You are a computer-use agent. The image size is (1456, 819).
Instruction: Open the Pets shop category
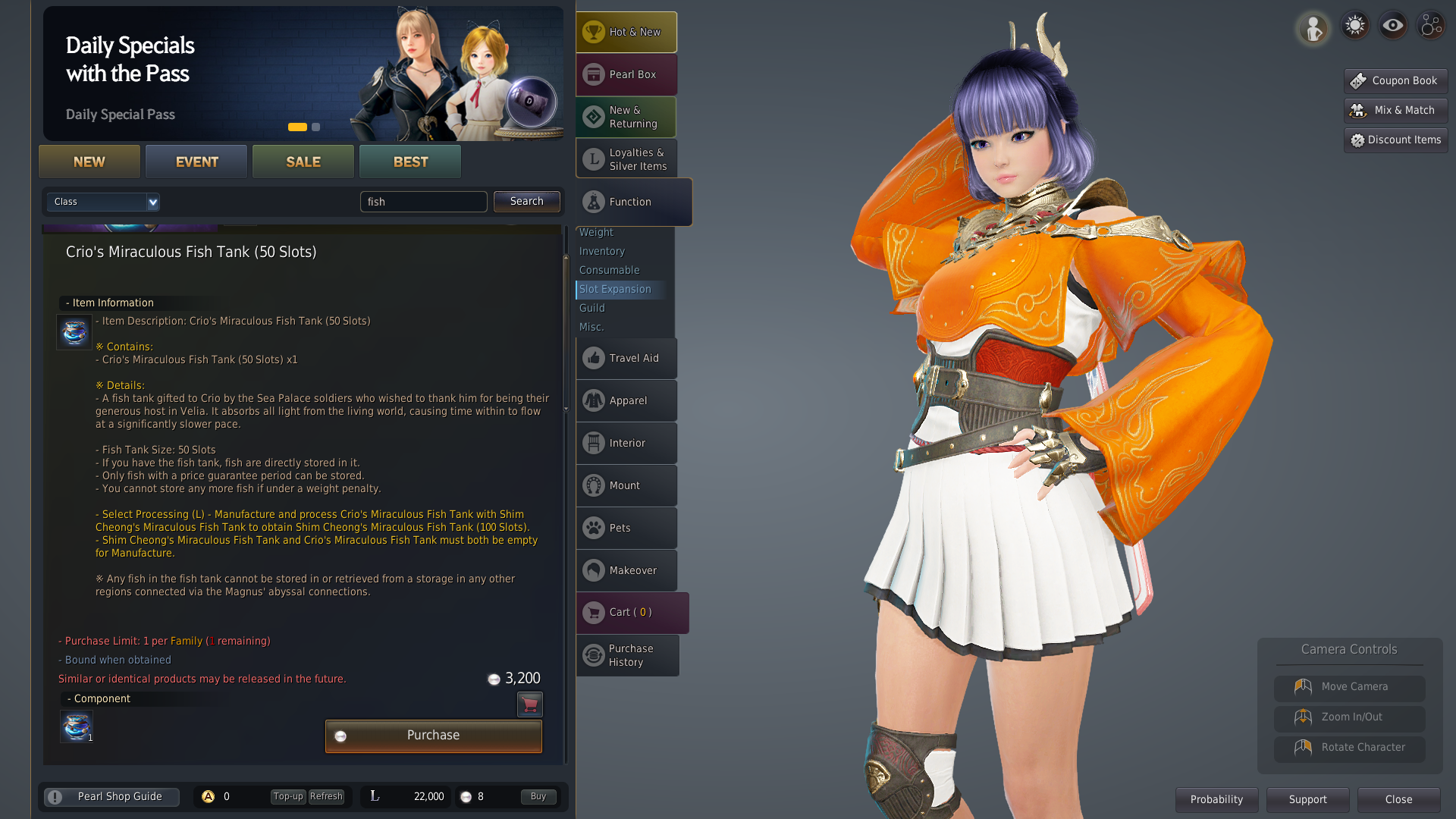626,528
